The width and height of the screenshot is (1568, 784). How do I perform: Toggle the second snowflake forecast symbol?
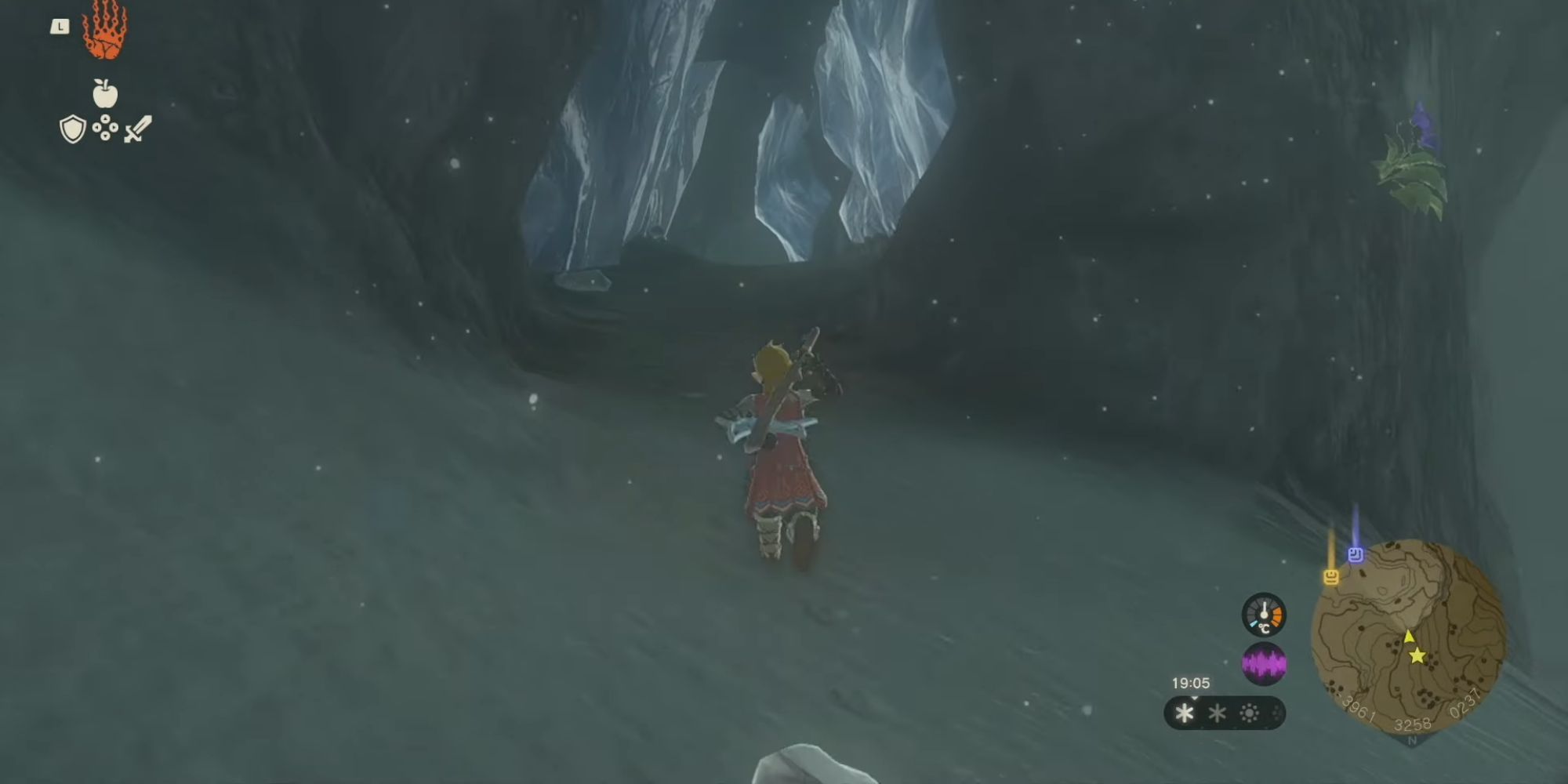click(1217, 713)
